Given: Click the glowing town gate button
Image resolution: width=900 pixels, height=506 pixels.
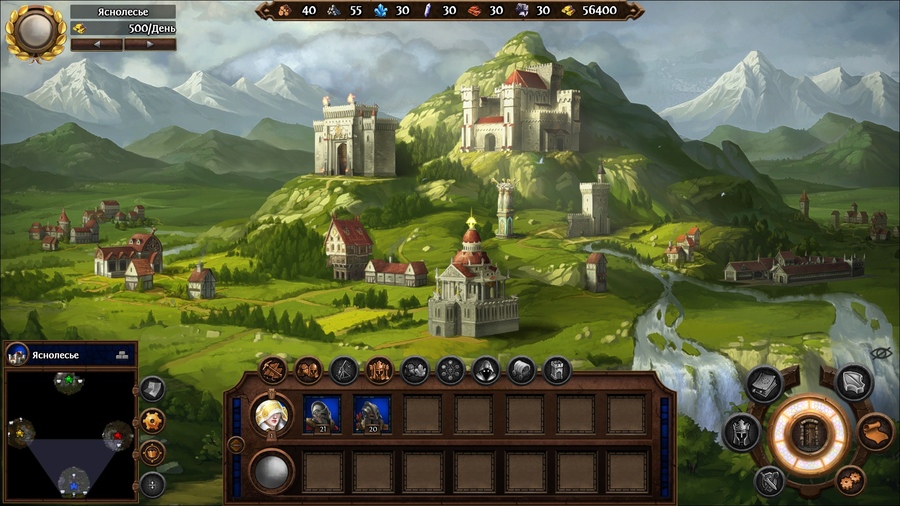Looking at the screenshot, I should point(809,433).
